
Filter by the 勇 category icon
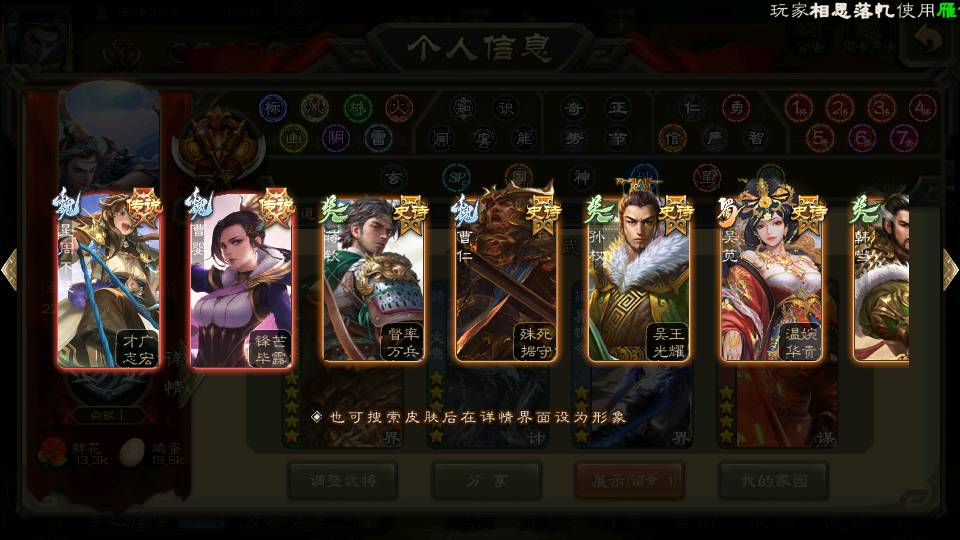(x=735, y=108)
